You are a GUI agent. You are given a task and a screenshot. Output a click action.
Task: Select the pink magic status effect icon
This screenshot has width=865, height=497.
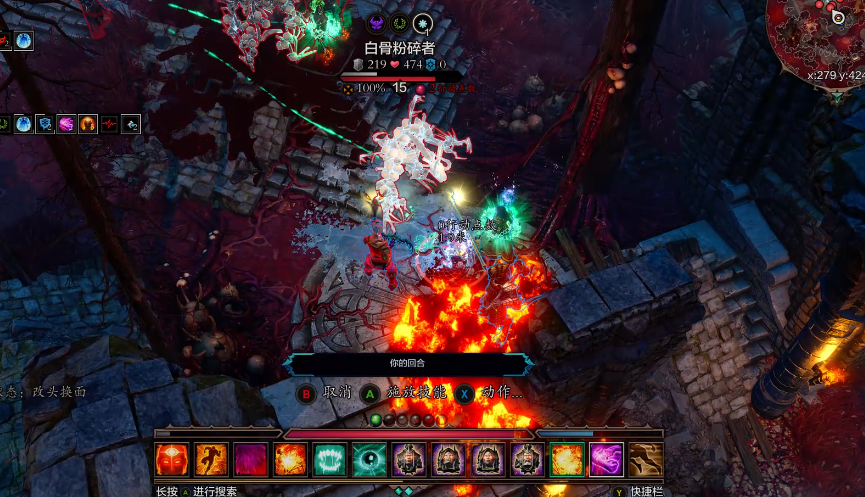coord(66,125)
